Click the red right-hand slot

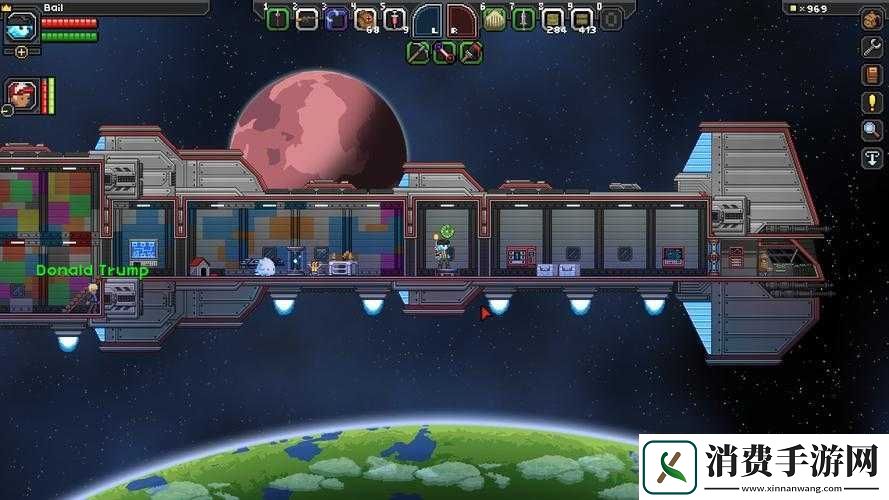click(x=461, y=19)
